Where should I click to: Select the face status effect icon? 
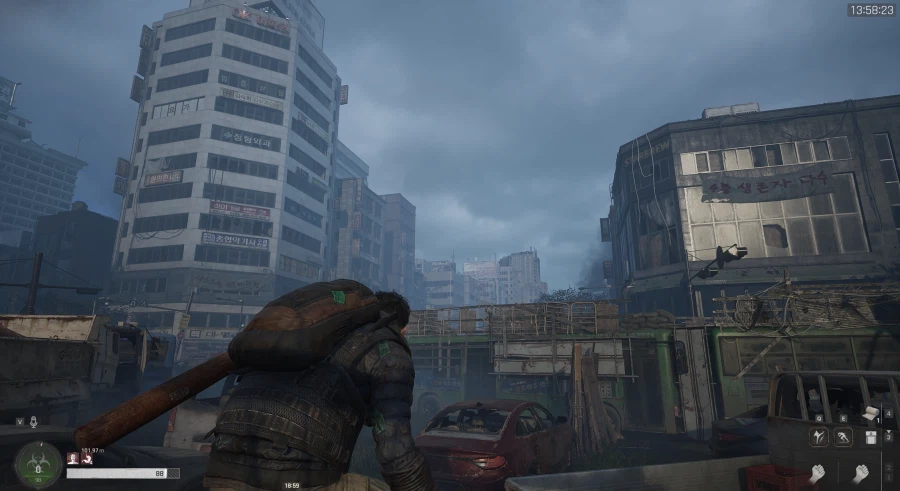[x=72, y=458]
